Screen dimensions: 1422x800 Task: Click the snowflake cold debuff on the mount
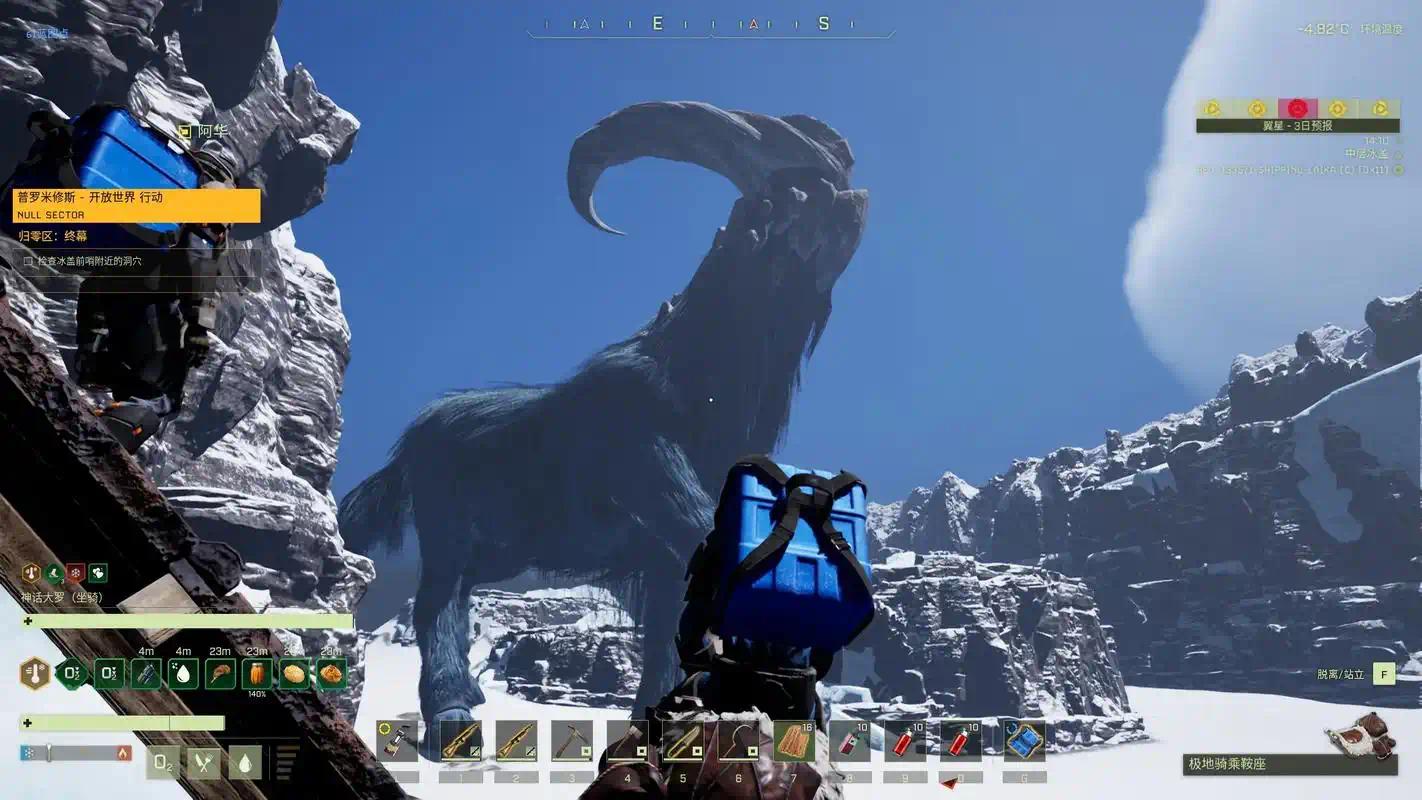pos(75,572)
